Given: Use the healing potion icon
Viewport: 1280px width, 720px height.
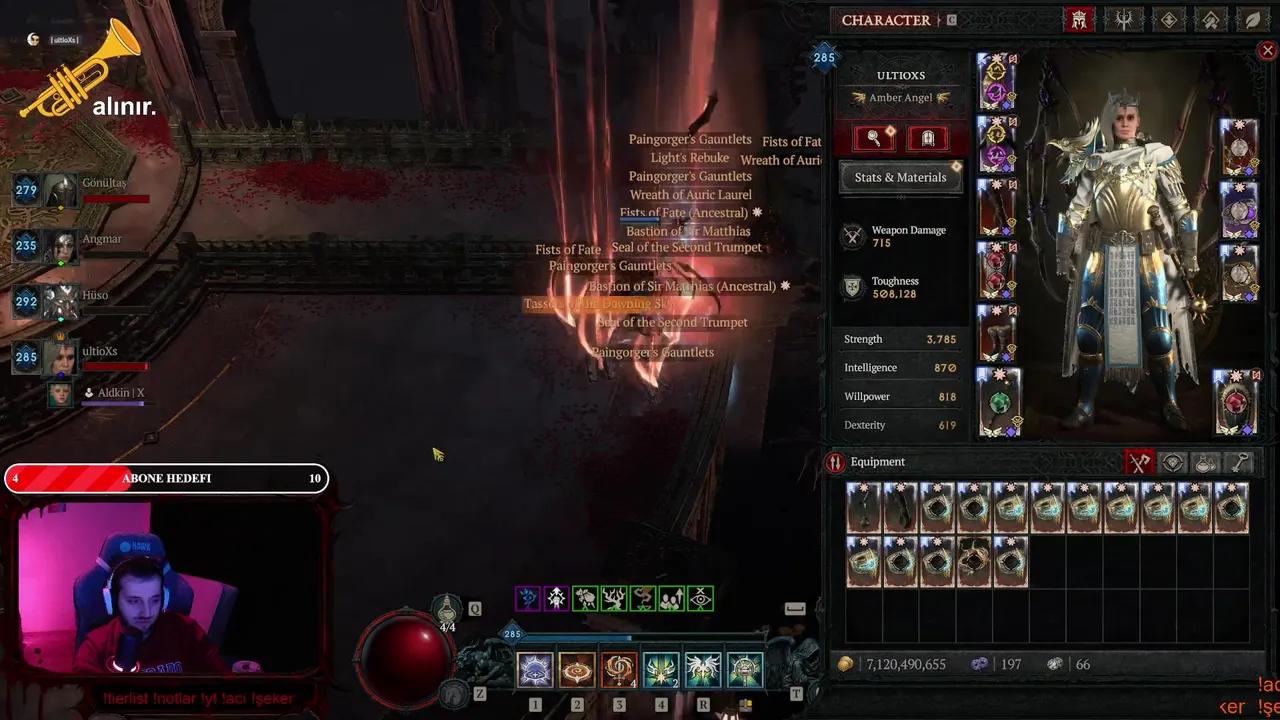Looking at the screenshot, I should [447, 610].
